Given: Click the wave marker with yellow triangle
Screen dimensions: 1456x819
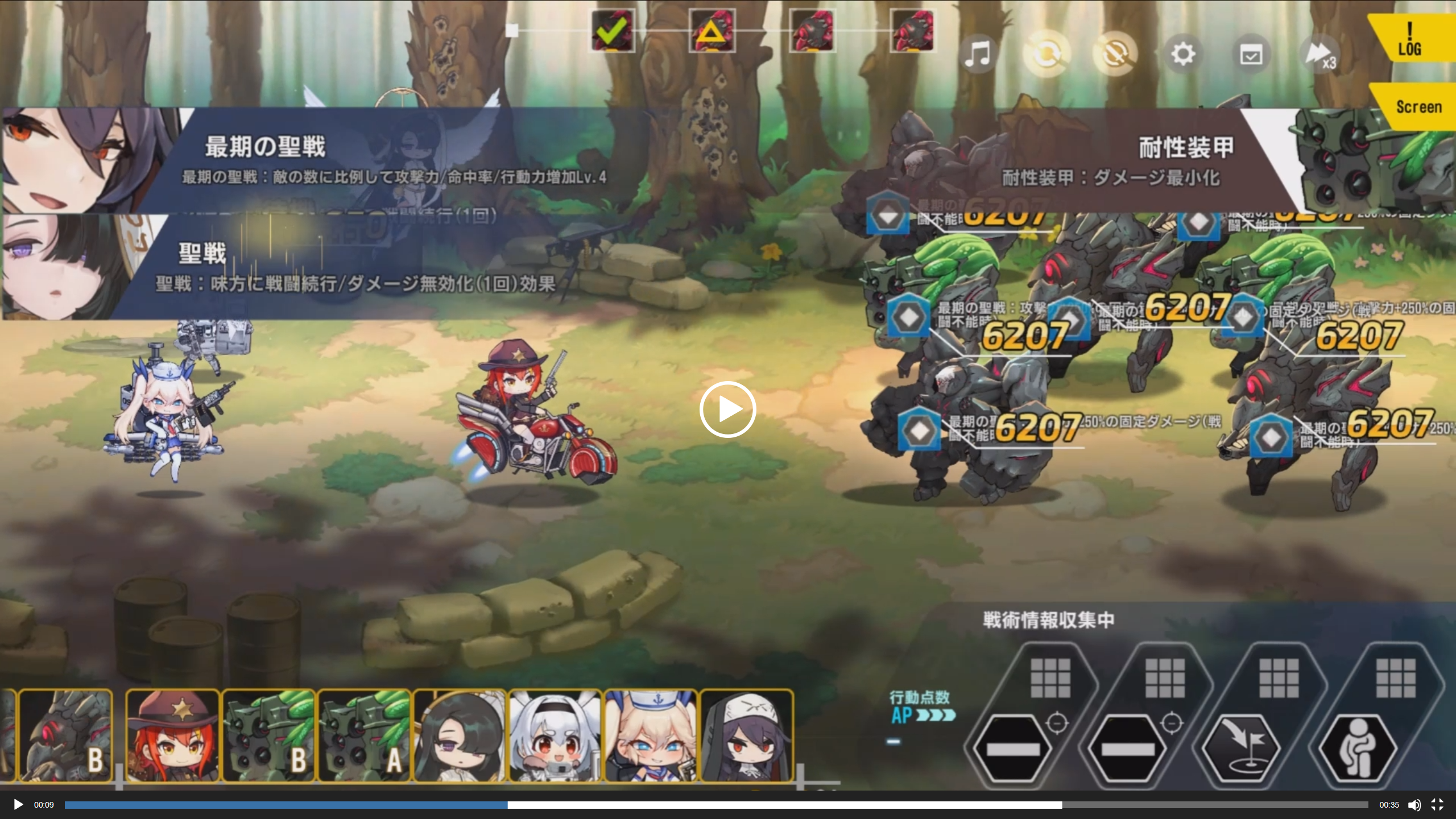Looking at the screenshot, I should point(712,31).
